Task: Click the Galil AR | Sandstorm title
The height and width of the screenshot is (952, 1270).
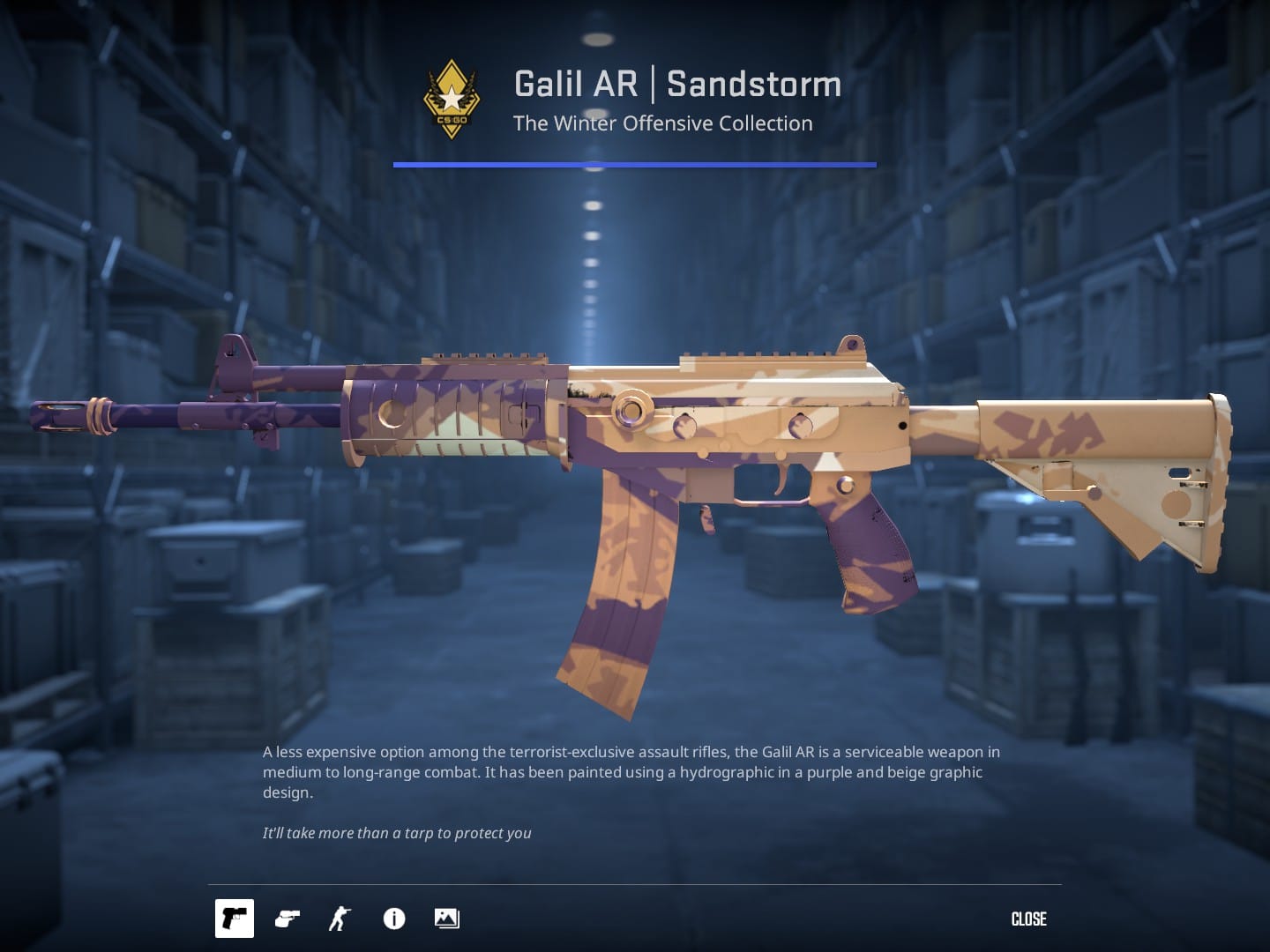Action: [x=676, y=84]
